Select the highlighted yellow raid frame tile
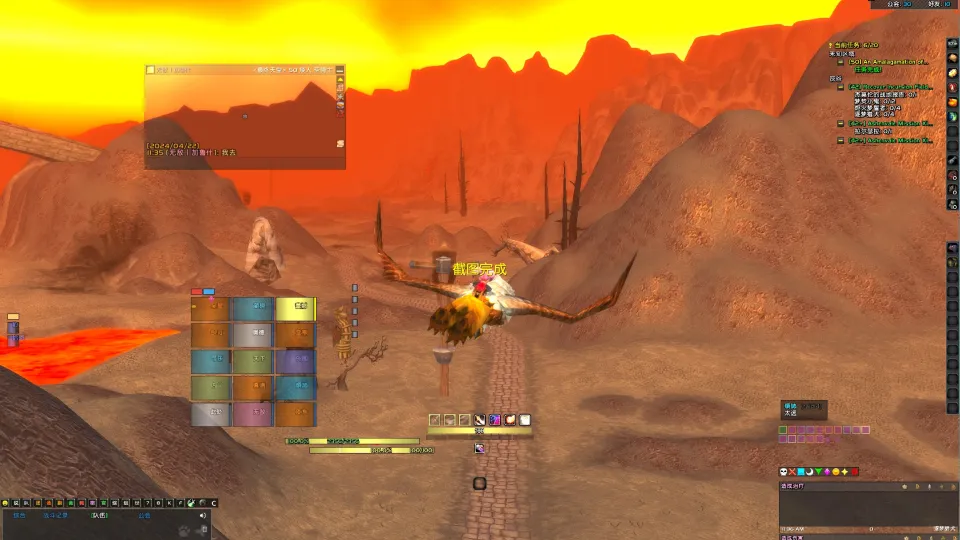 pyautogui.click(x=295, y=309)
